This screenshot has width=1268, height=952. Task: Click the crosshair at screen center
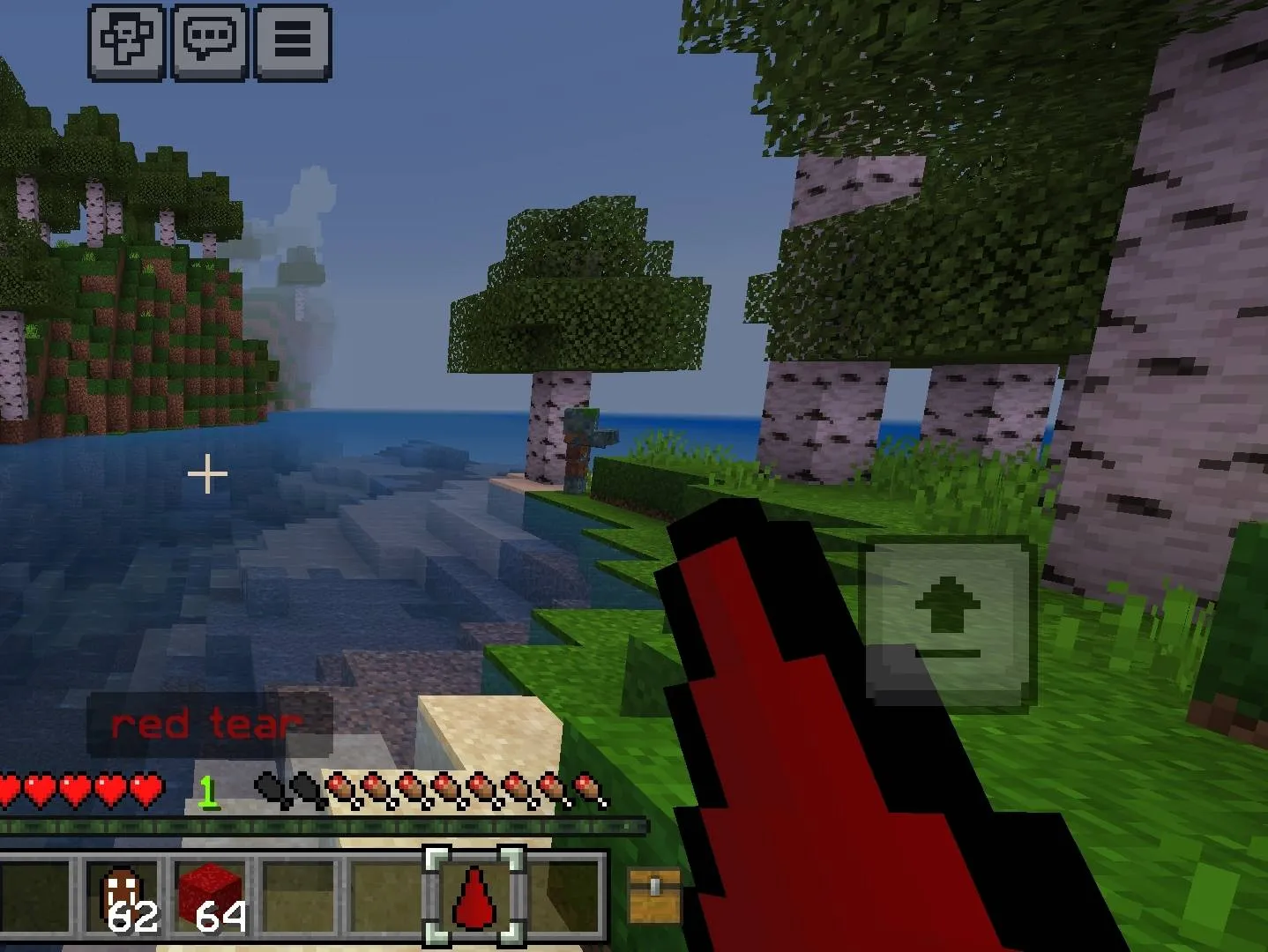click(207, 473)
